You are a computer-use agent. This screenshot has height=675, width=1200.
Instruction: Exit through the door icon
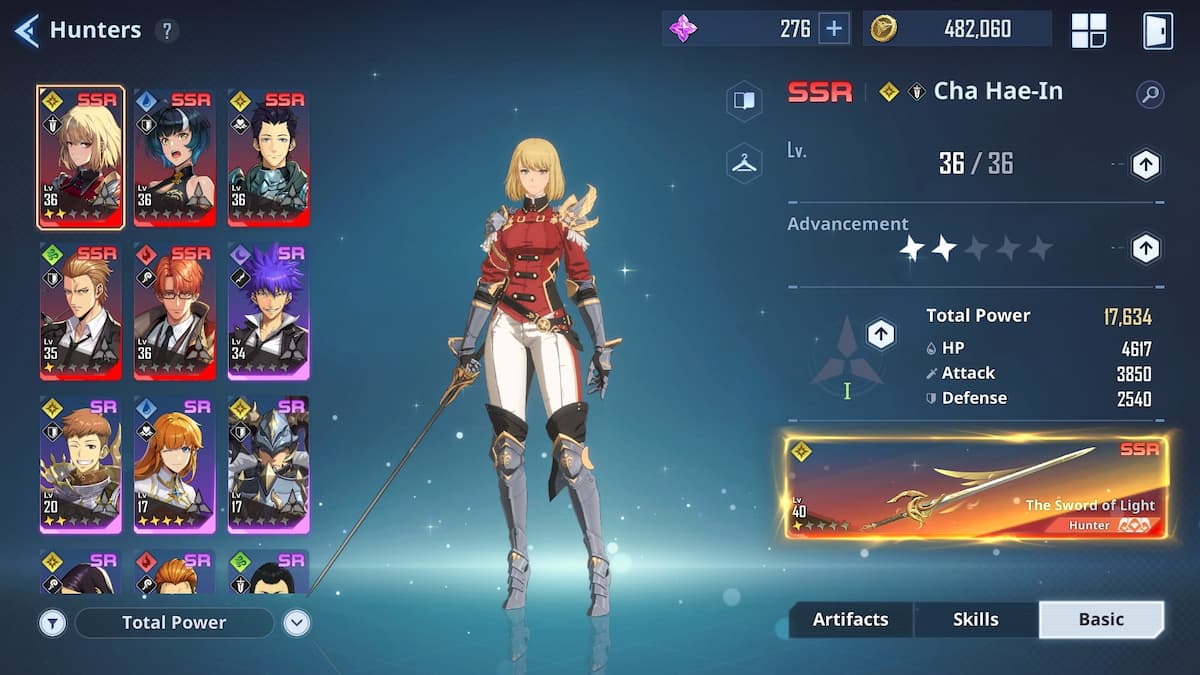1157,30
